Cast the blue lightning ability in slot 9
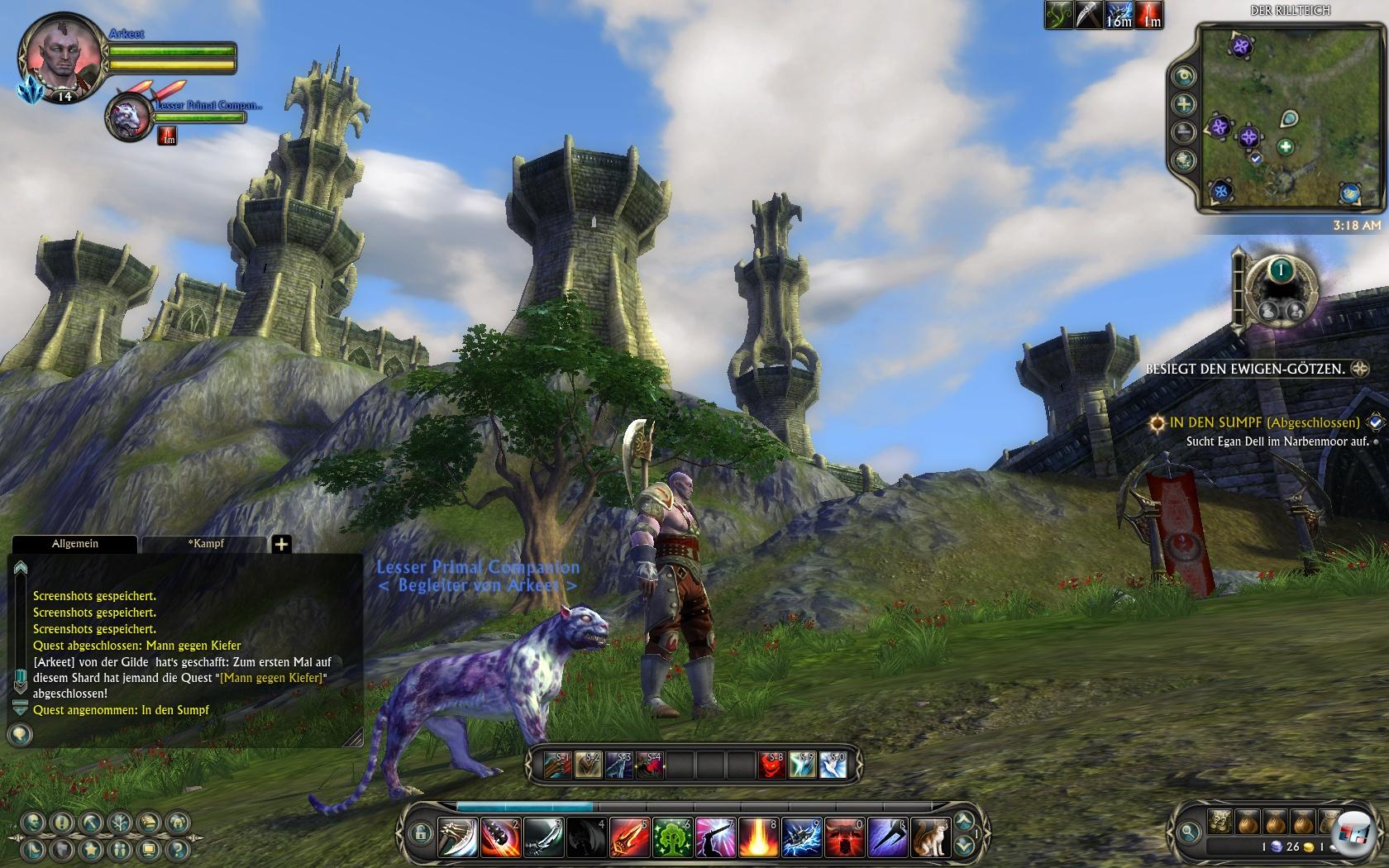Viewport: 1389px width, 868px height. (x=801, y=837)
